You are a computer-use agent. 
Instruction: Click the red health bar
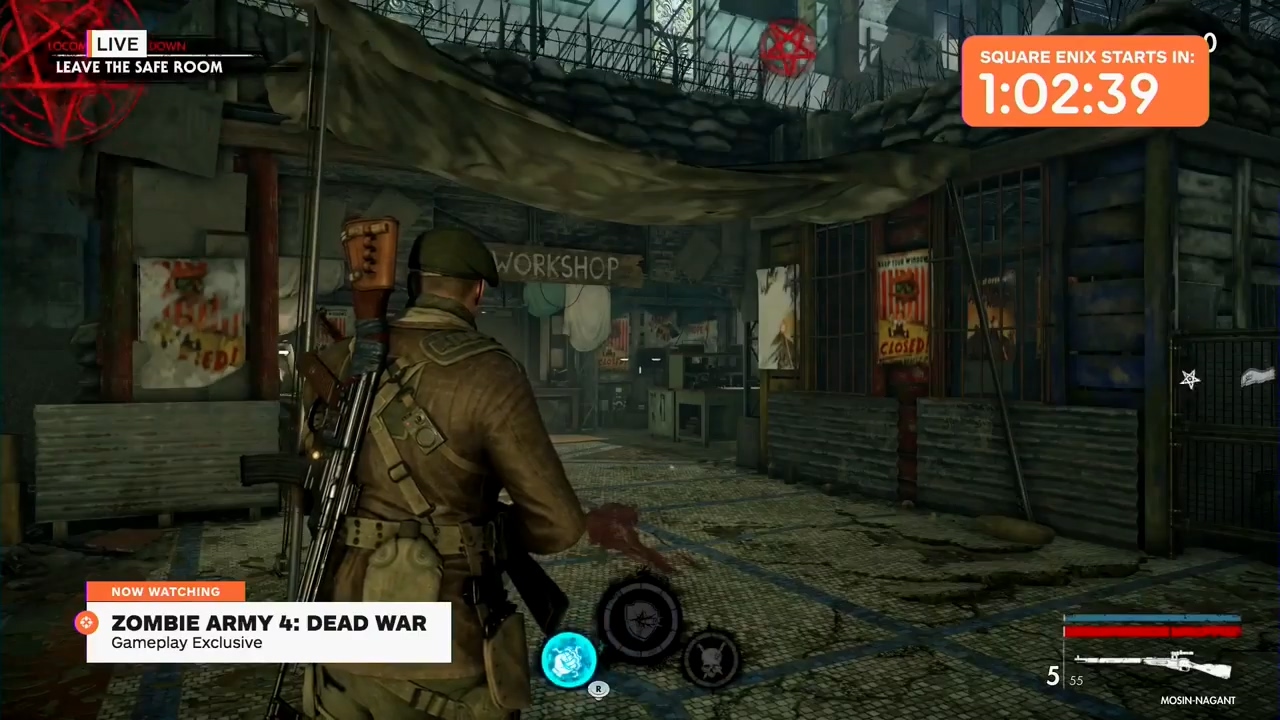[1150, 630]
